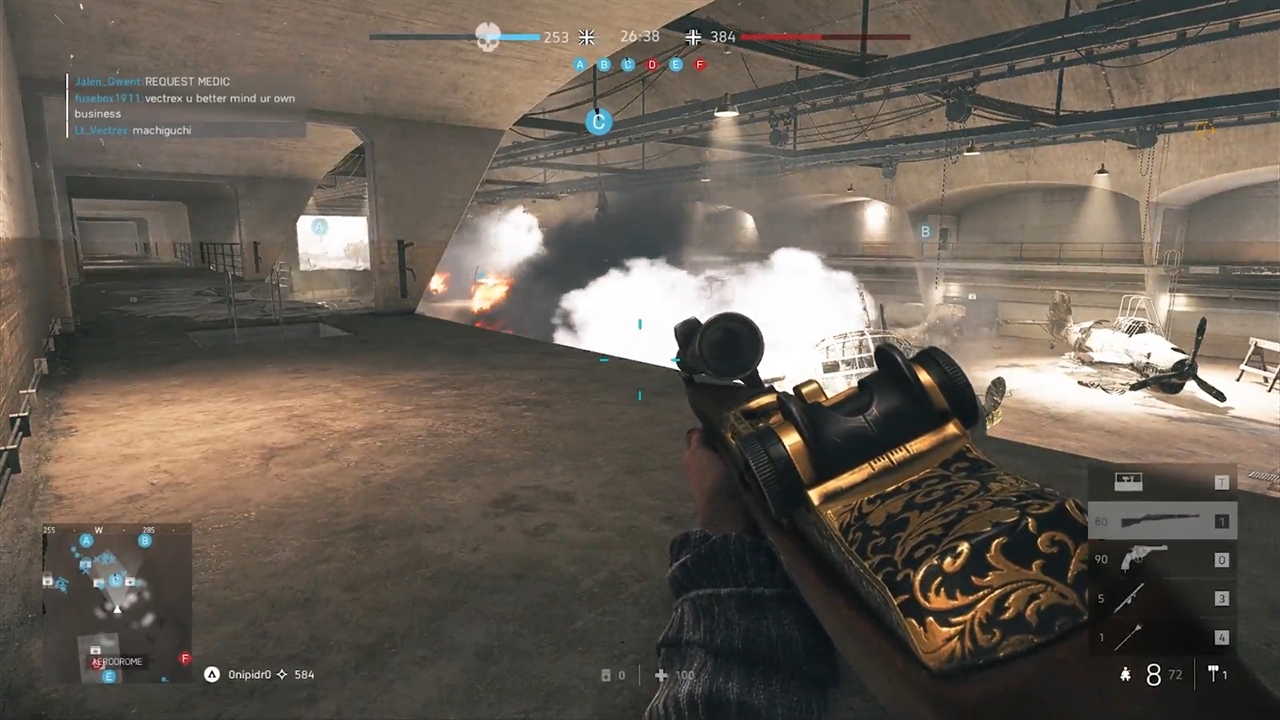Choose the supply crate gadget slot
Image resolution: width=1280 pixels, height=720 pixels.
(1162, 482)
